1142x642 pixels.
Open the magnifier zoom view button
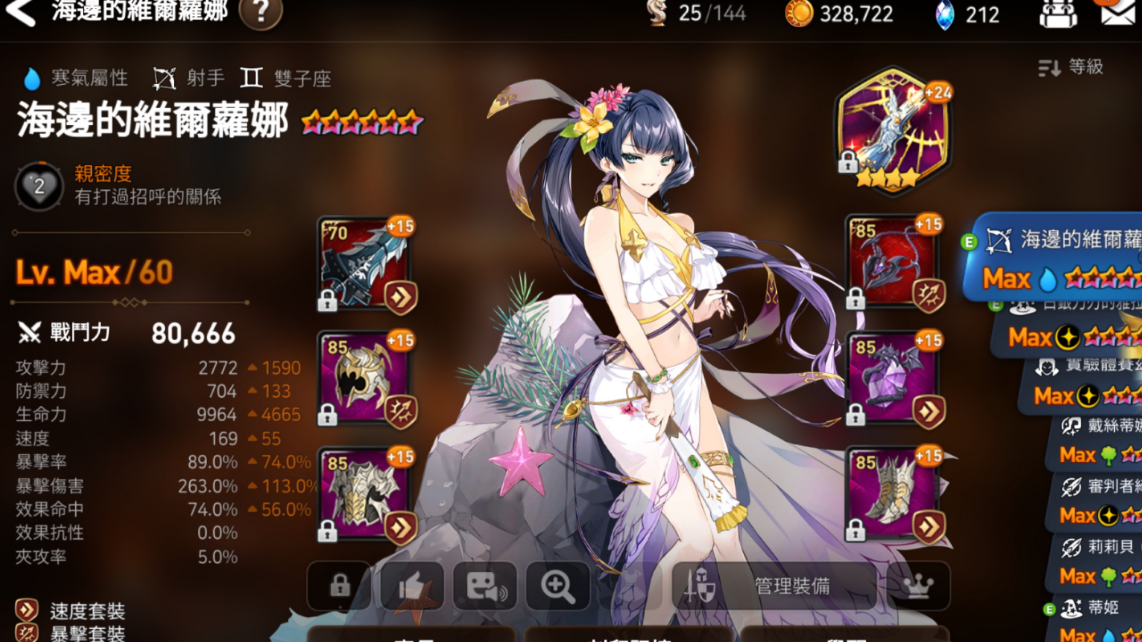(557, 586)
